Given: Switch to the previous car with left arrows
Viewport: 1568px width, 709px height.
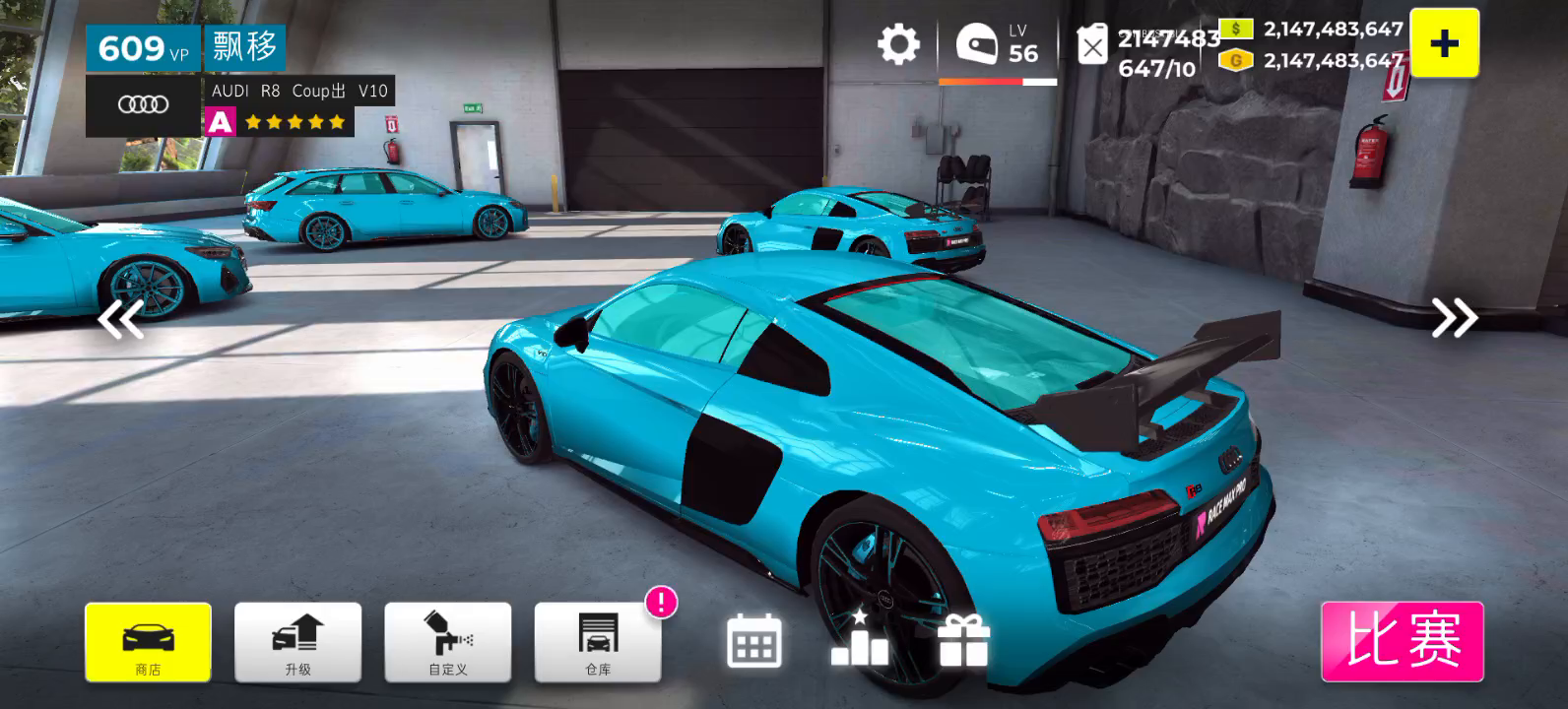Looking at the screenshot, I should pos(121,319).
